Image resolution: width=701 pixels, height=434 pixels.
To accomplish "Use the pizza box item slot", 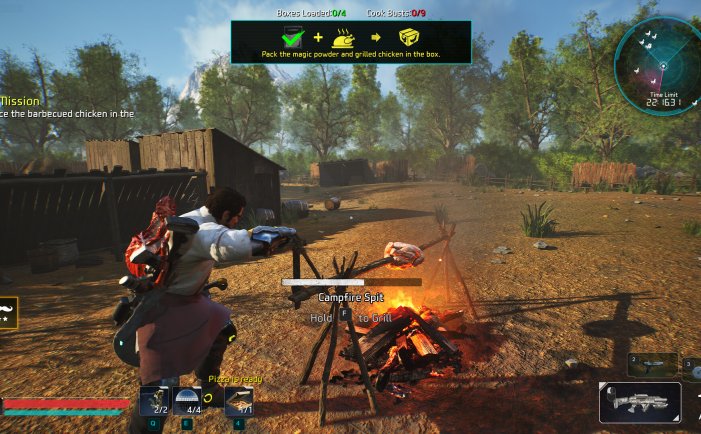I will (x=239, y=400).
